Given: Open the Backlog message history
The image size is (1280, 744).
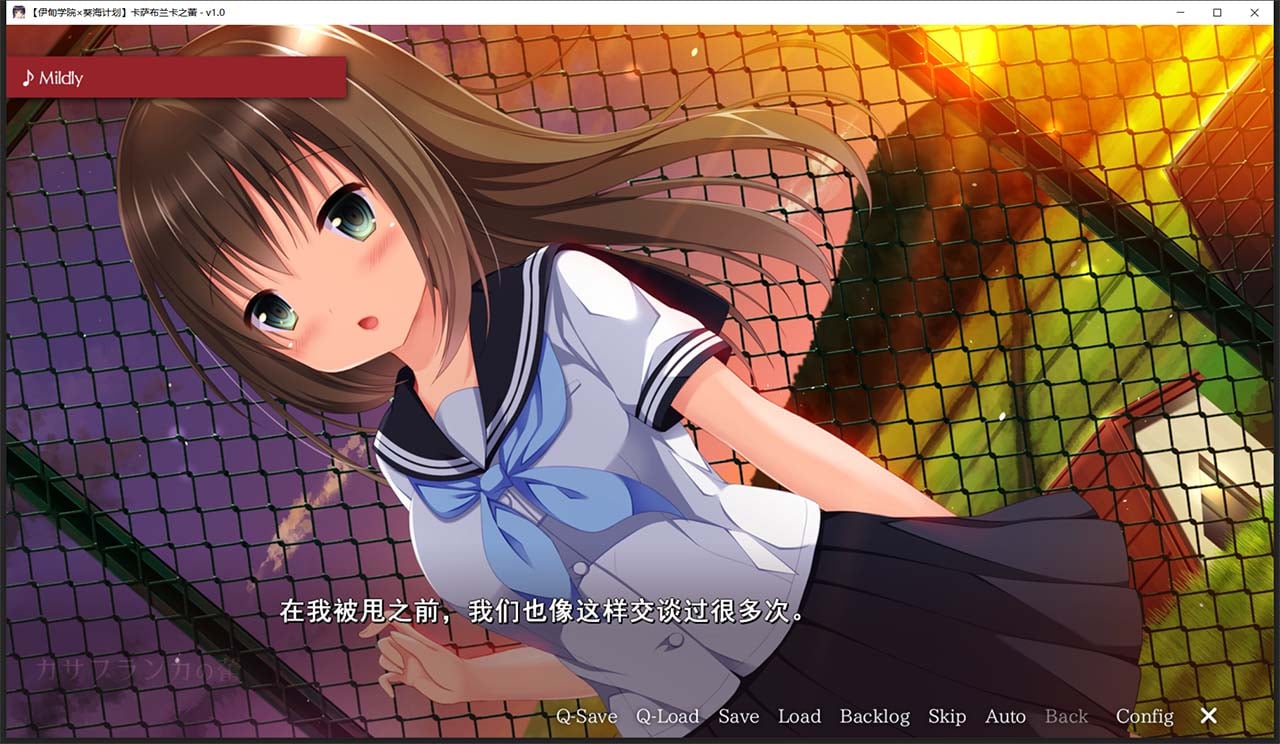Looking at the screenshot, I should [x=874, y=717].
